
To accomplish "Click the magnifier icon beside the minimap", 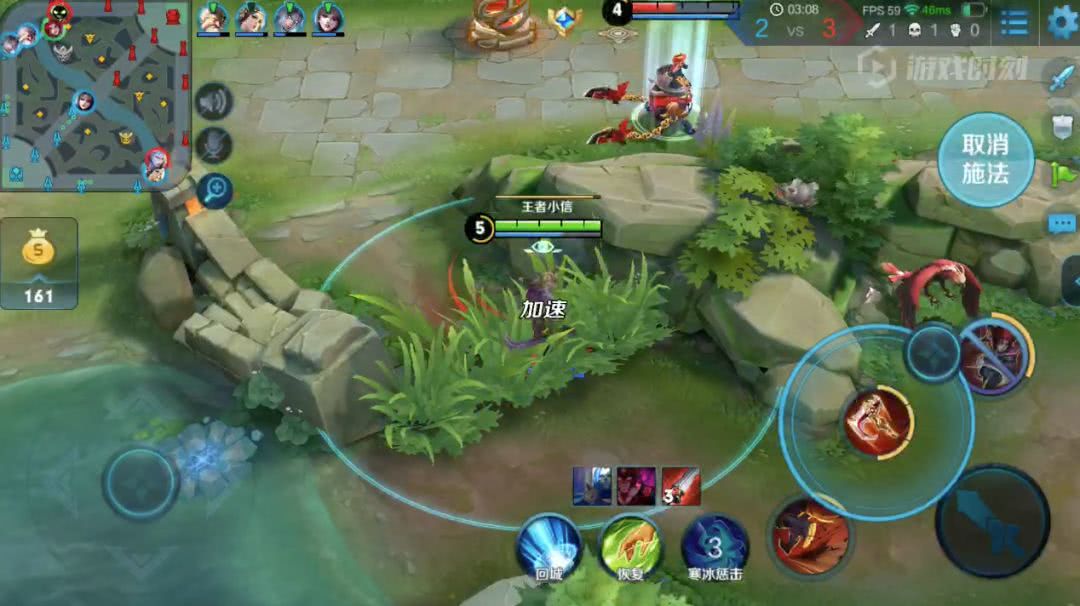I will click(214, 190).
